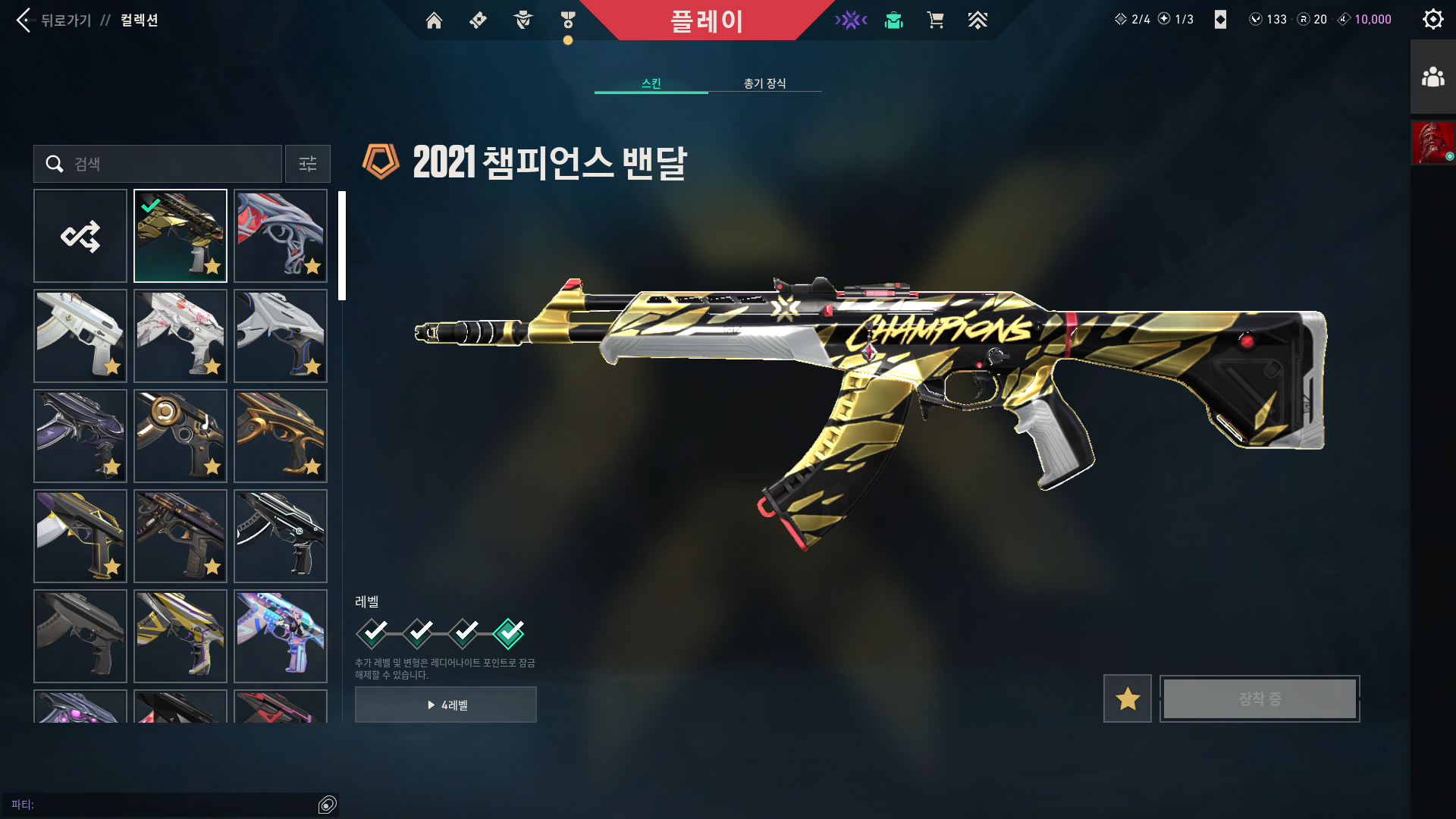This screenshot has width=1456, height=819.
Task: Select the red Reaver Vandal thumbnail
Action: tap(280, 235)
